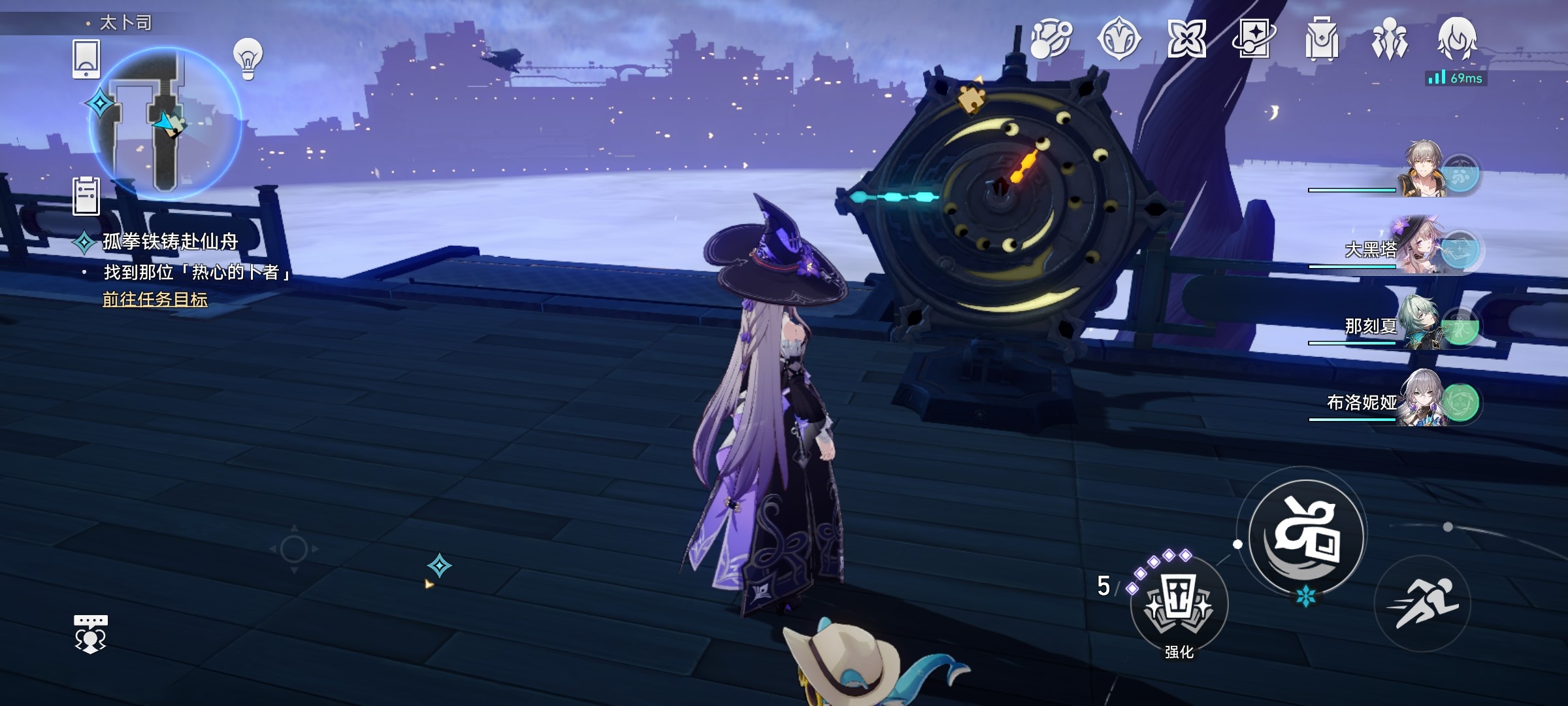Open the four-petal knot icon
The height and width of the screenshot is (706, 1568).
coord(1186,39)
